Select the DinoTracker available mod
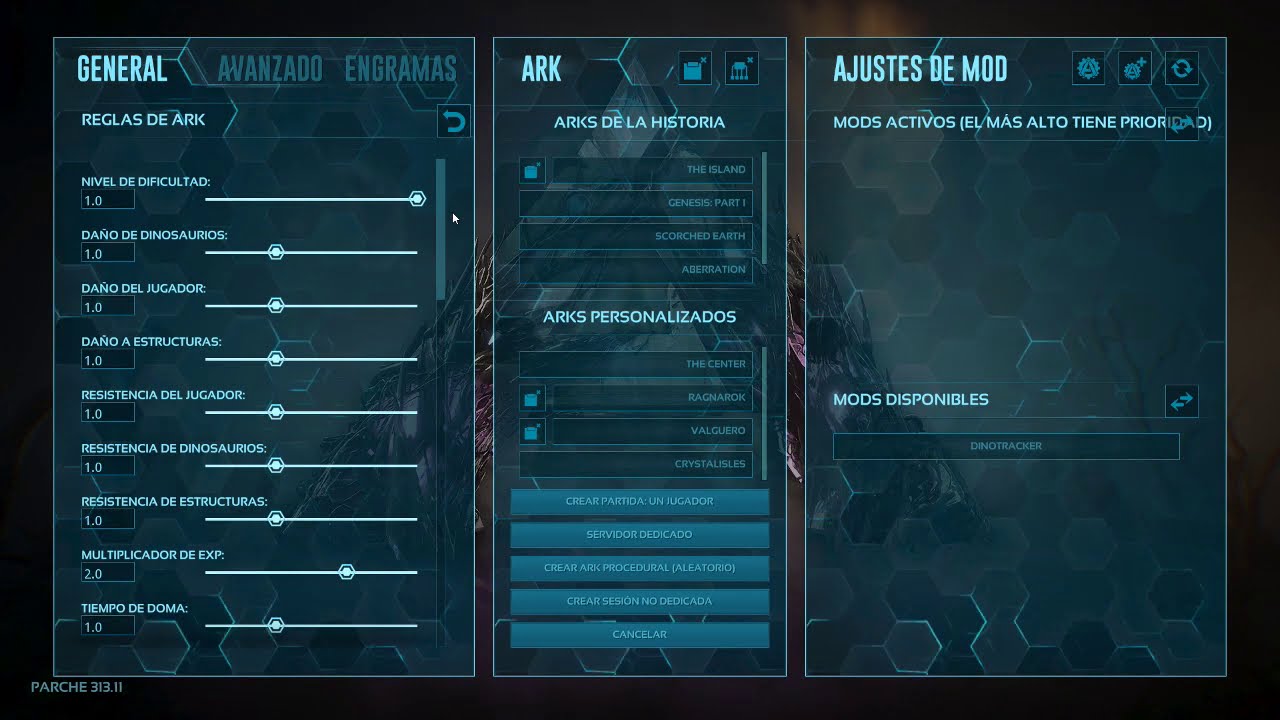1280x720 pixels. point(1005,446)
